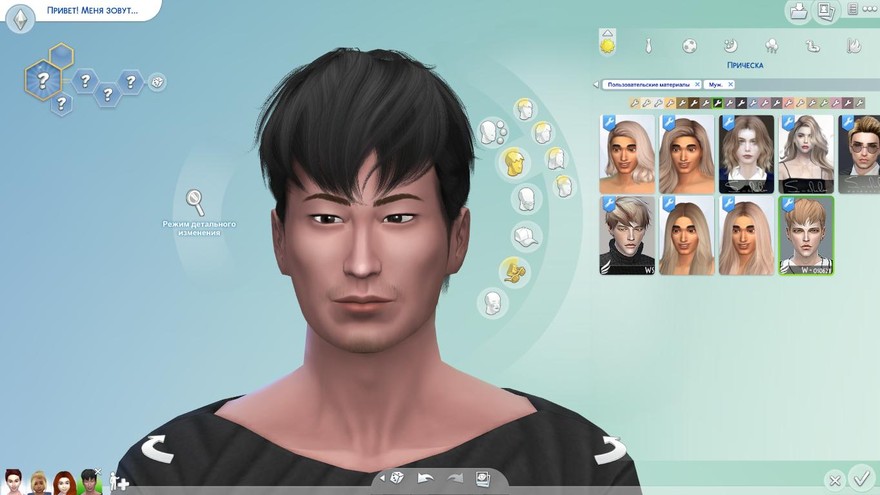Open the gallery photos button
The width and height of the screenshot is (880, 495).
tap(827, 12)
